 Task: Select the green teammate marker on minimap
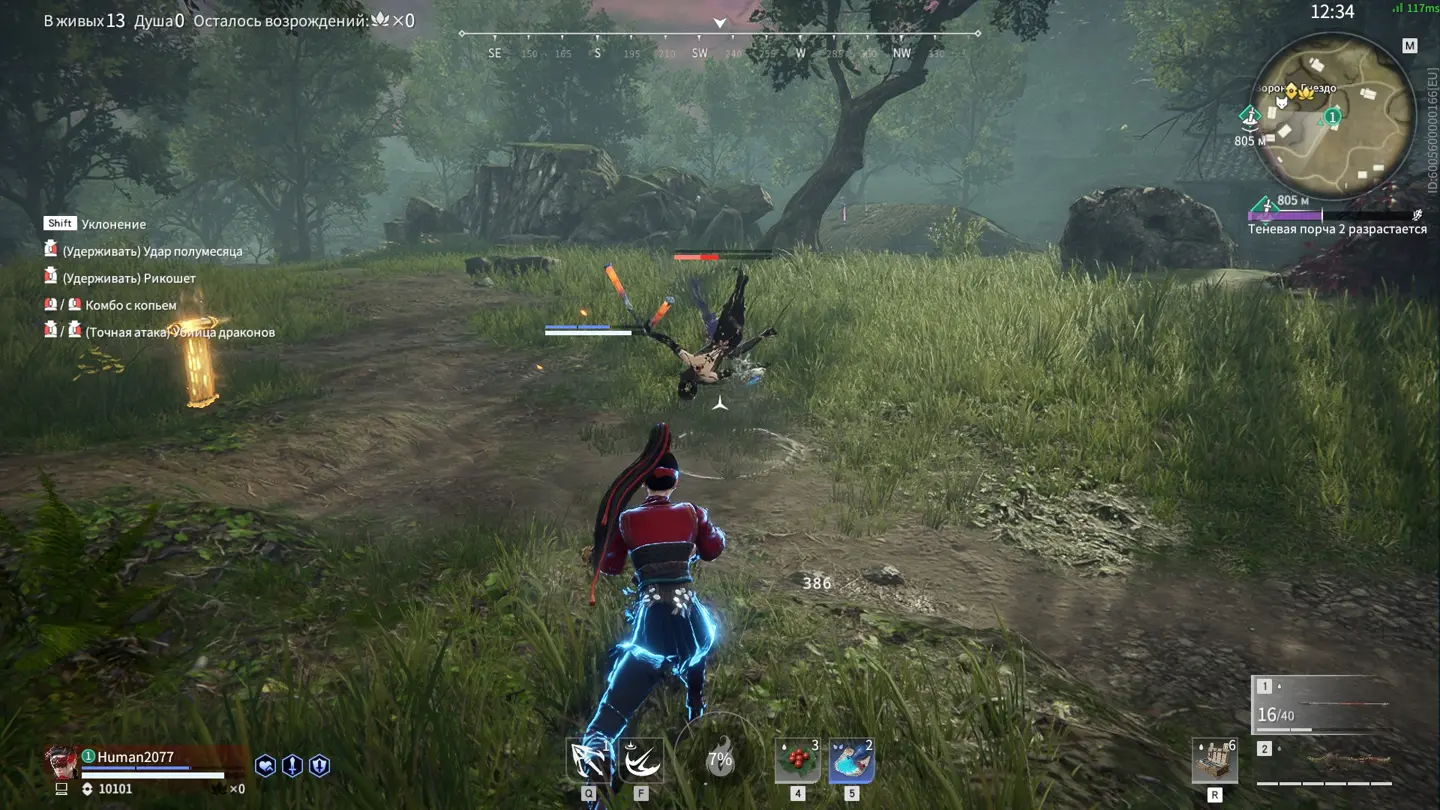(1332, 118)
